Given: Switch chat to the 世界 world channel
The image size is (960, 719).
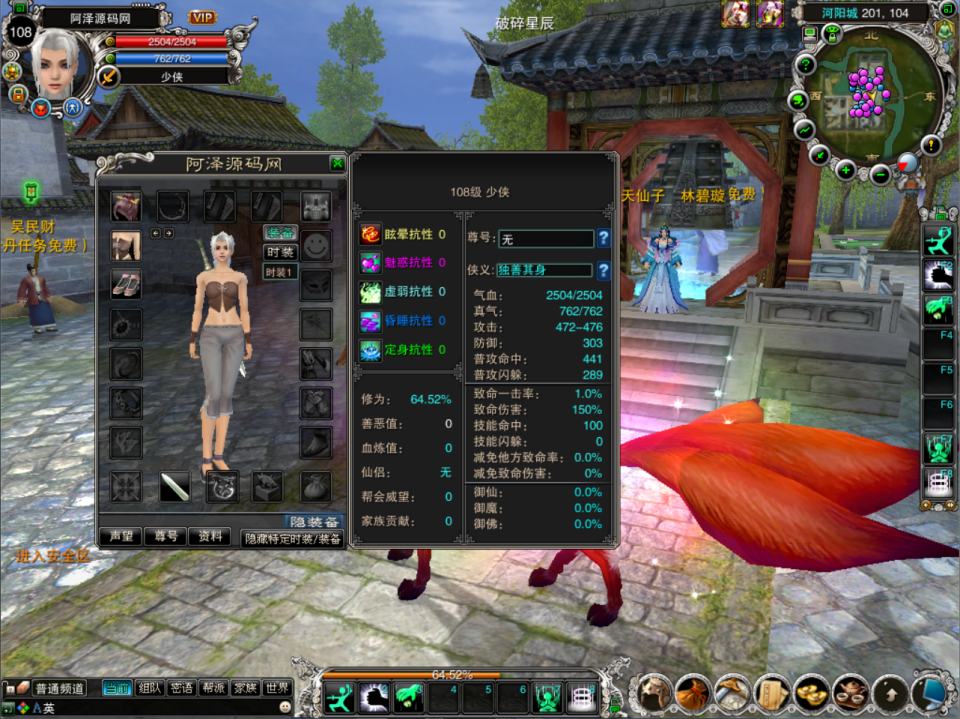Looking at the screenshot, I should pos(277,688).
